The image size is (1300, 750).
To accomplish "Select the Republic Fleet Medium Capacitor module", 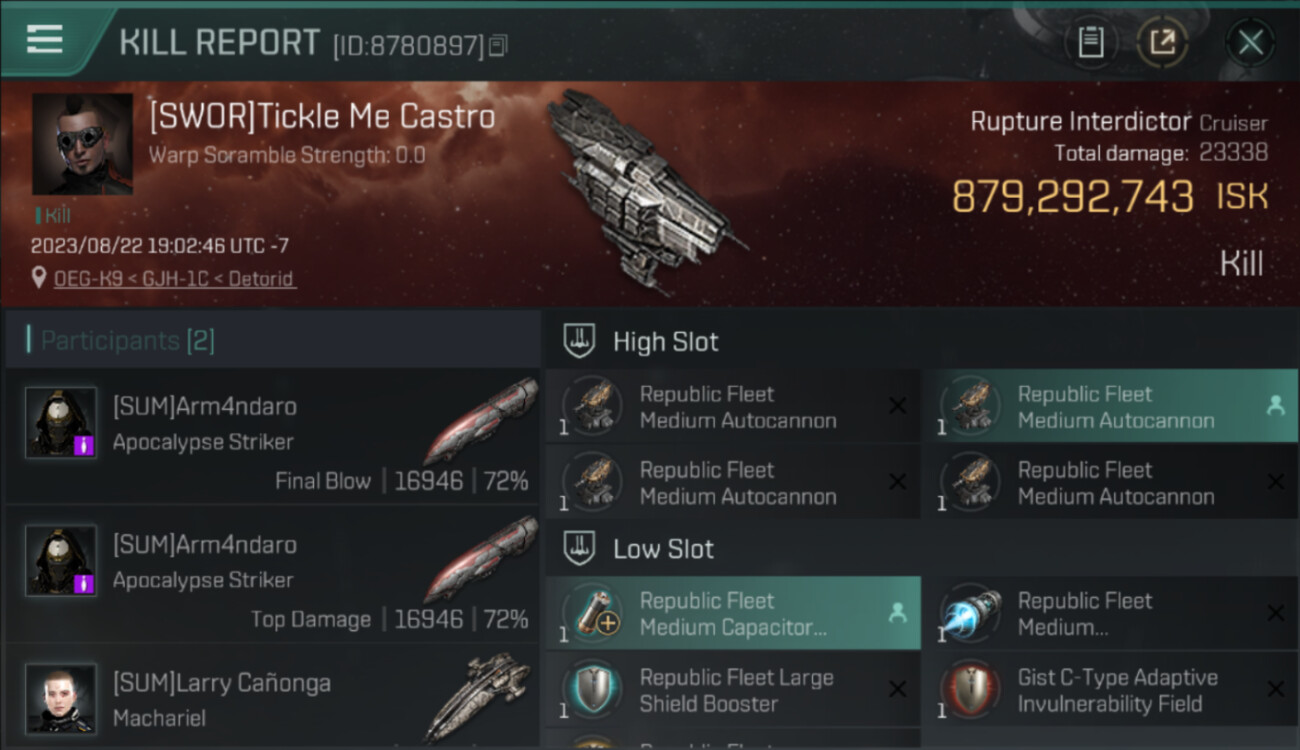I will (733, 614).
